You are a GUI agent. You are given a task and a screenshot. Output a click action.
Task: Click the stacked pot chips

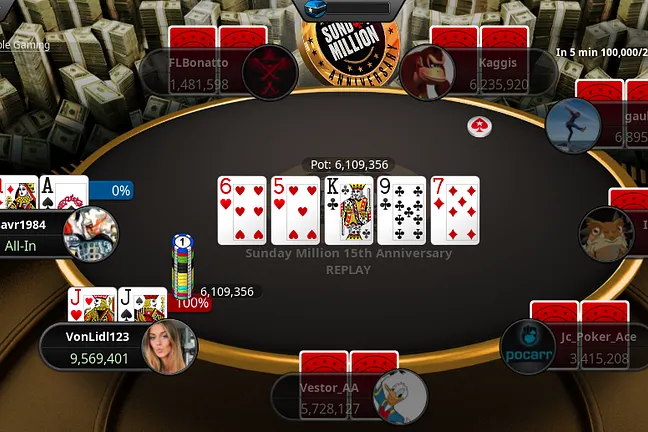[x=182, y=268]
